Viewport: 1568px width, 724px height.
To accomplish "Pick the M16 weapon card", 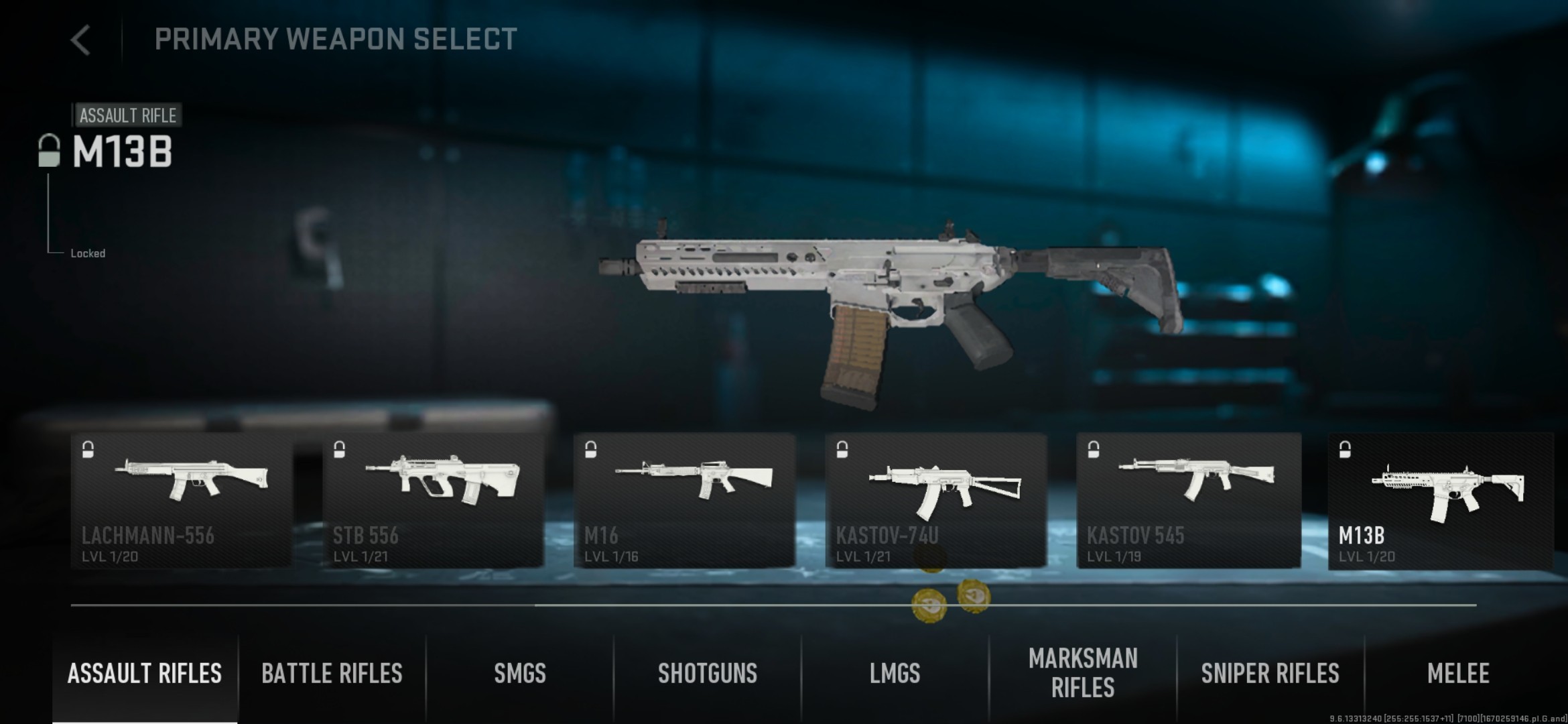I will coord(684,501).
